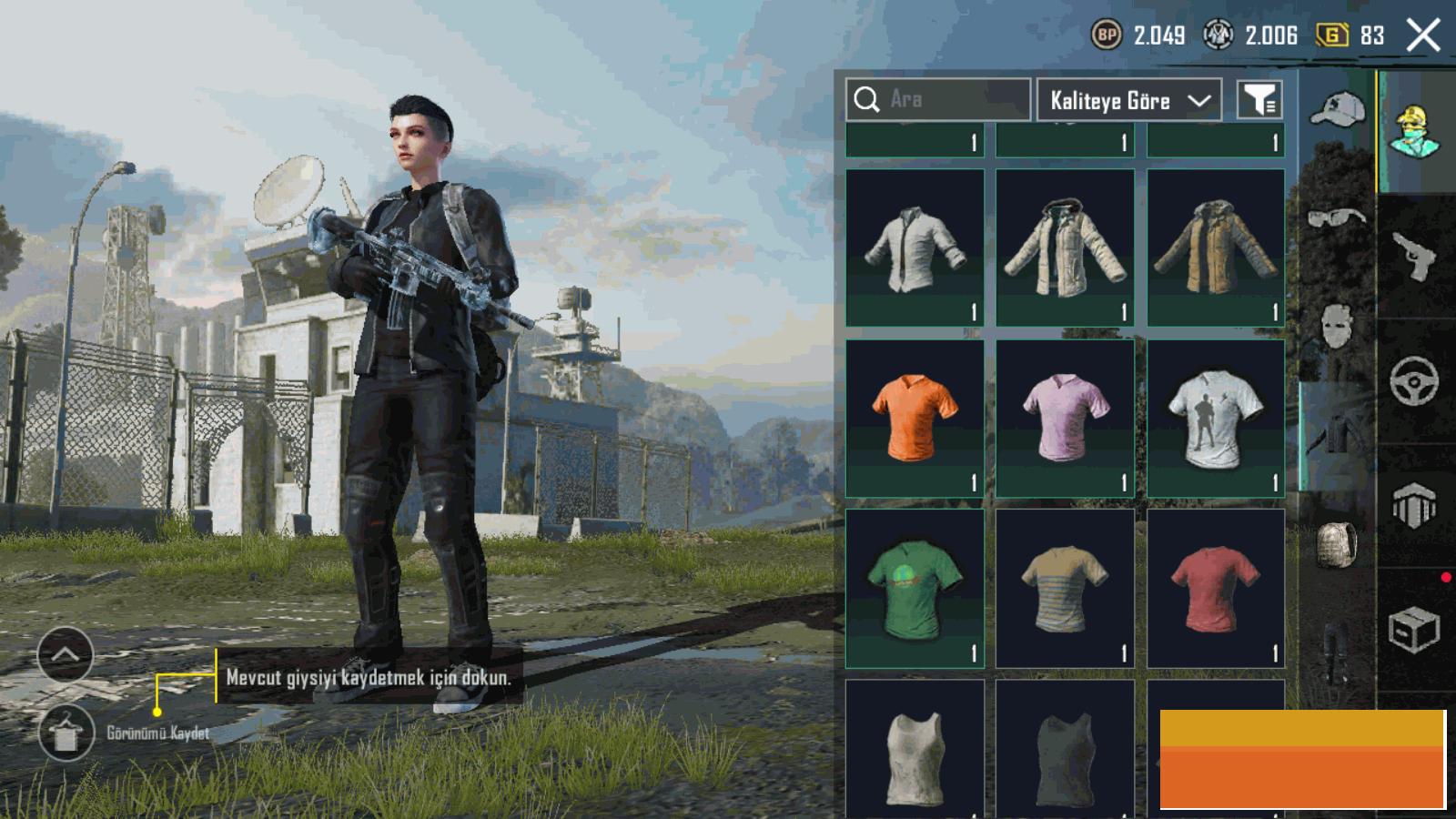1456x819 pixels.
Task: Select the striped beige t-shirt
Action: click(1065, 589)
